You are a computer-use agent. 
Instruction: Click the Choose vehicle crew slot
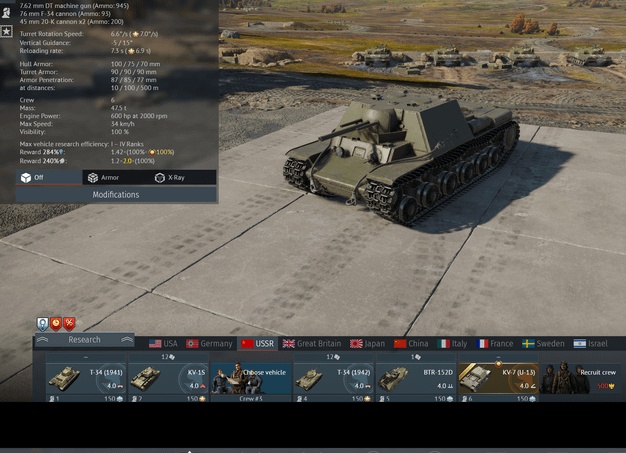click(250, 380)
